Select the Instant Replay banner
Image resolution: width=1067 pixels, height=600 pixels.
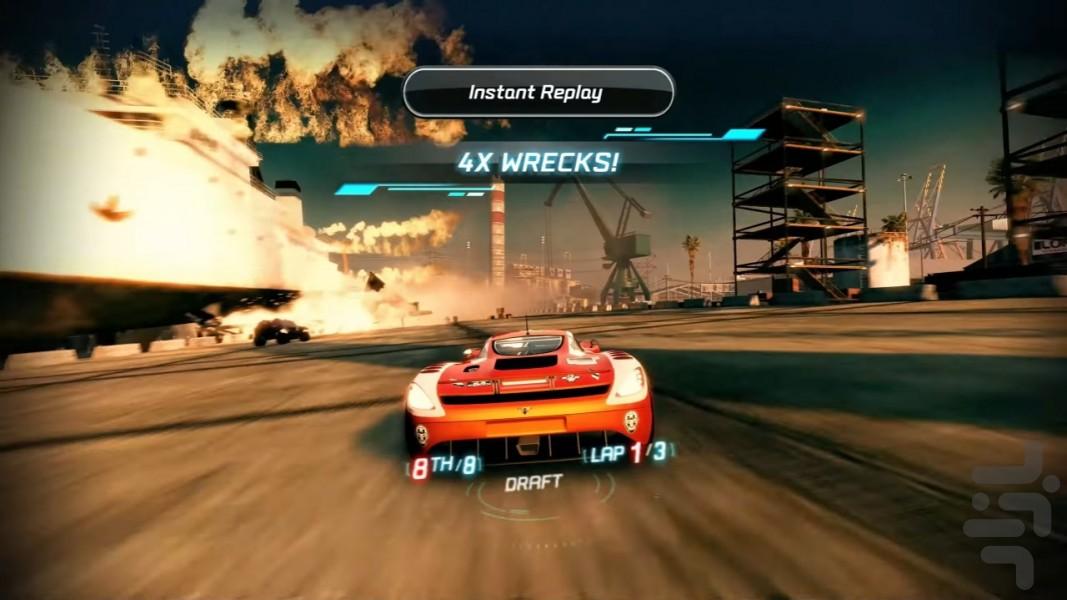(x=538, y=93)
